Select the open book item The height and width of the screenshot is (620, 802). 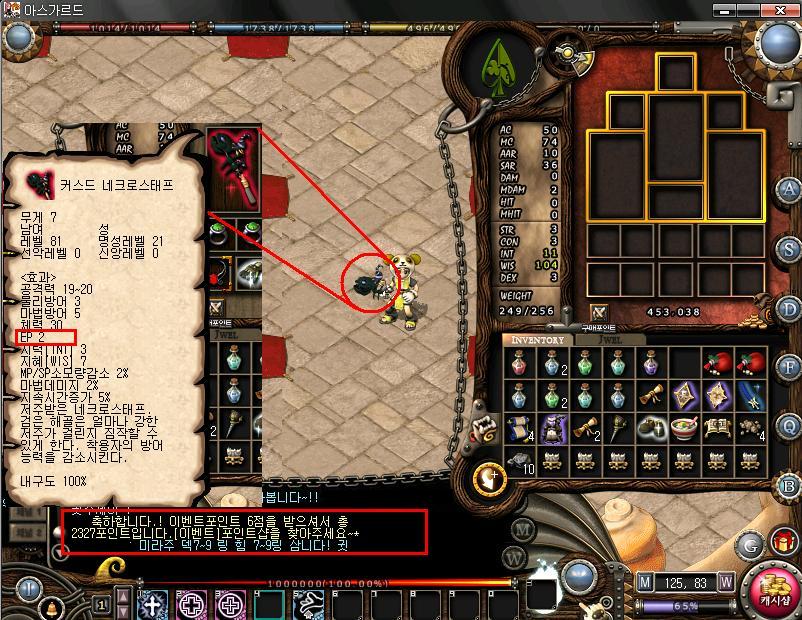coord(716,428)
